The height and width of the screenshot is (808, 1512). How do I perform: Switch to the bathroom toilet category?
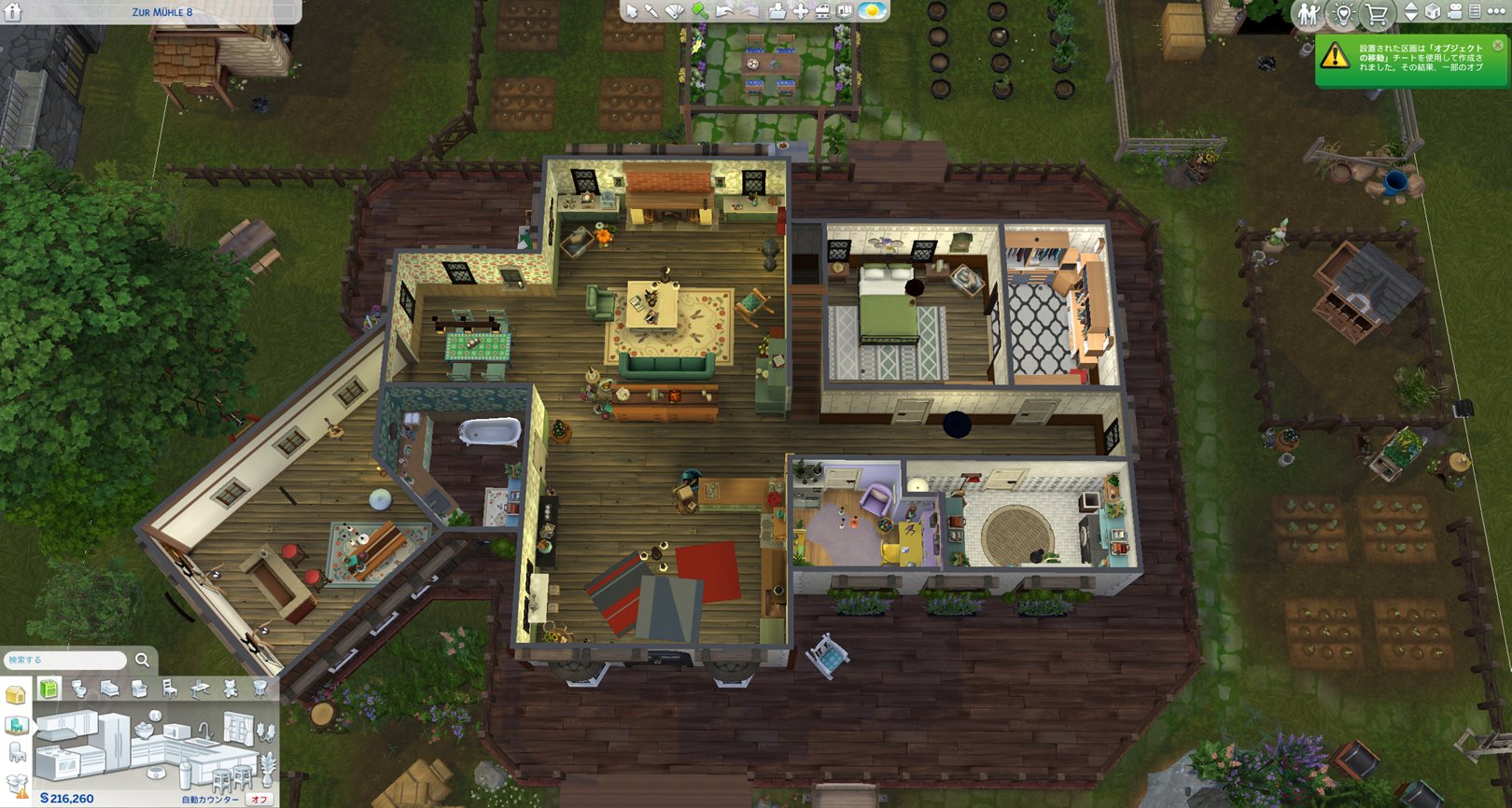pyautogui.click(x=79, y=690)
